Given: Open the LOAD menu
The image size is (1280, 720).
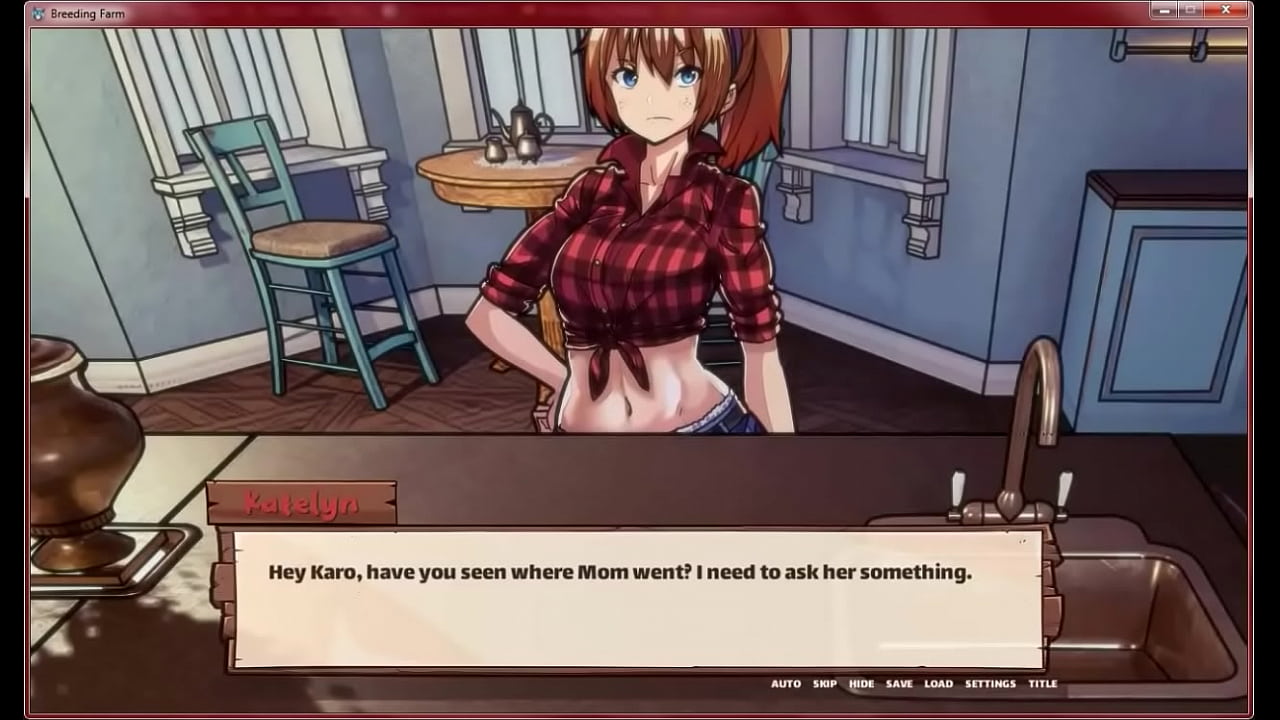Looking at the screenshot, I should pyautogui.click(x=938, y=684).
